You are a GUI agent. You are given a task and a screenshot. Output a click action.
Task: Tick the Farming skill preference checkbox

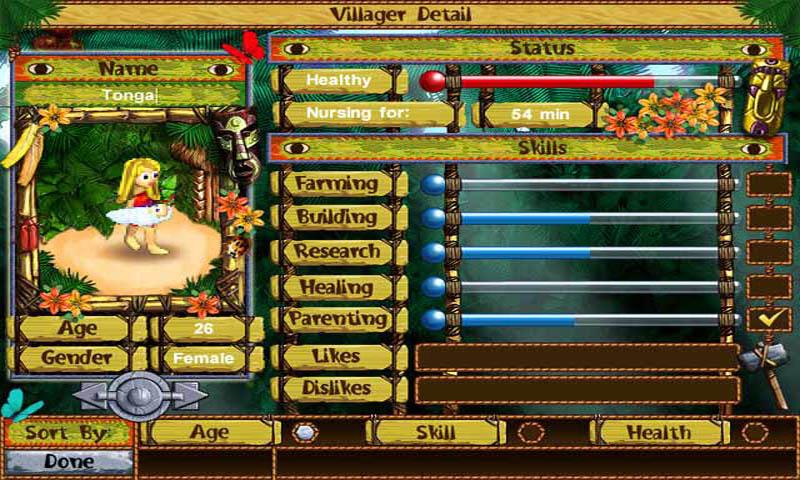coord(768,184)
